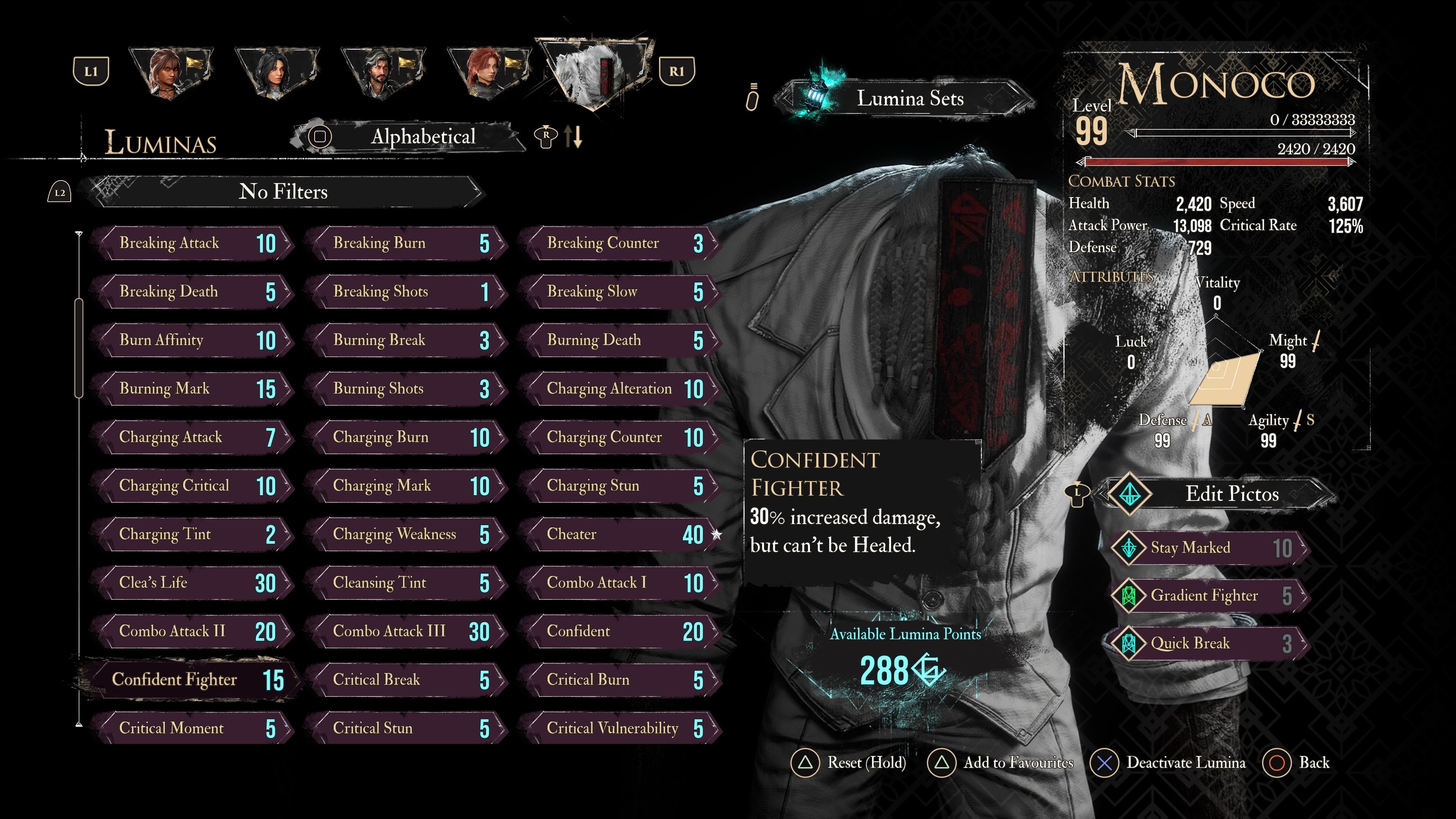The image size is (1456, 819).
Task: Click the luminas list scrollbar handle
Action: click(79, 348)
